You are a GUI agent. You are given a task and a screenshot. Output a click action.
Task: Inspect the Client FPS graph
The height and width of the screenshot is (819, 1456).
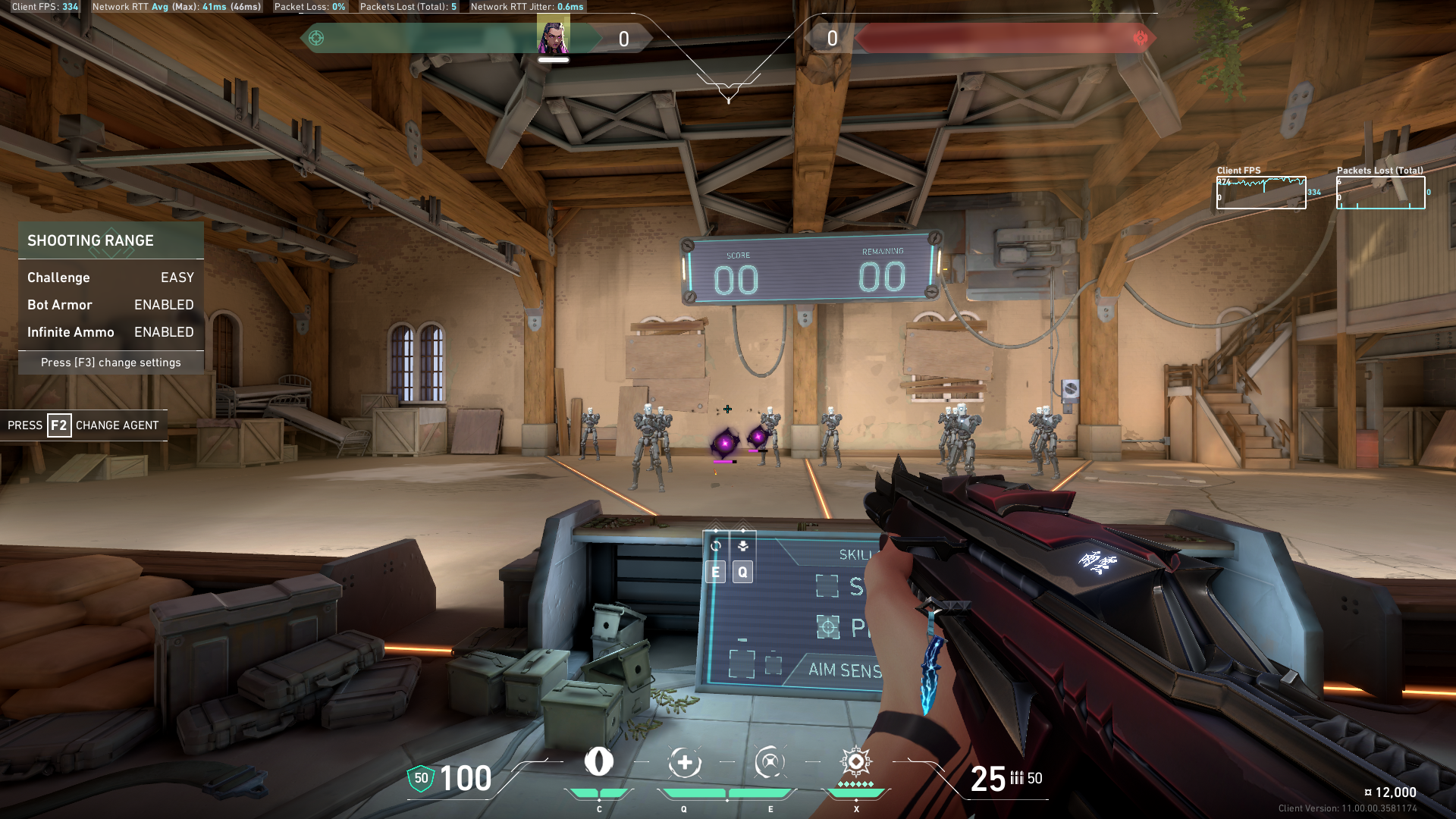(1261, 193)
